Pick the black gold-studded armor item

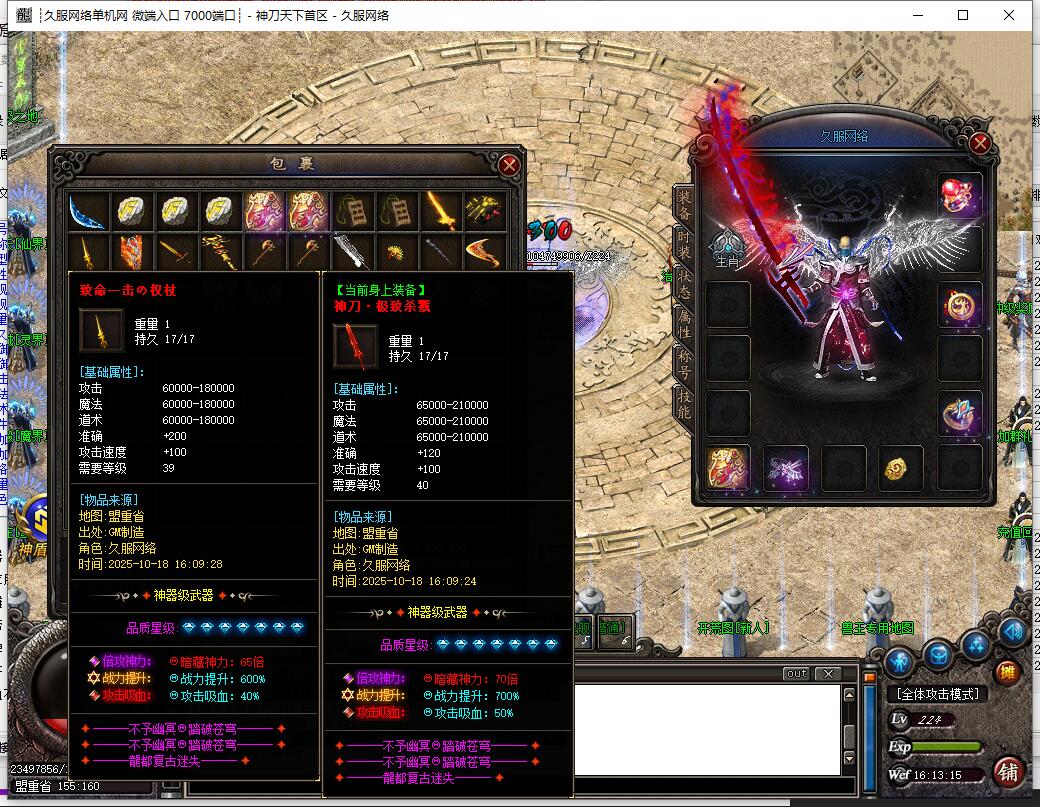(485, 210)
